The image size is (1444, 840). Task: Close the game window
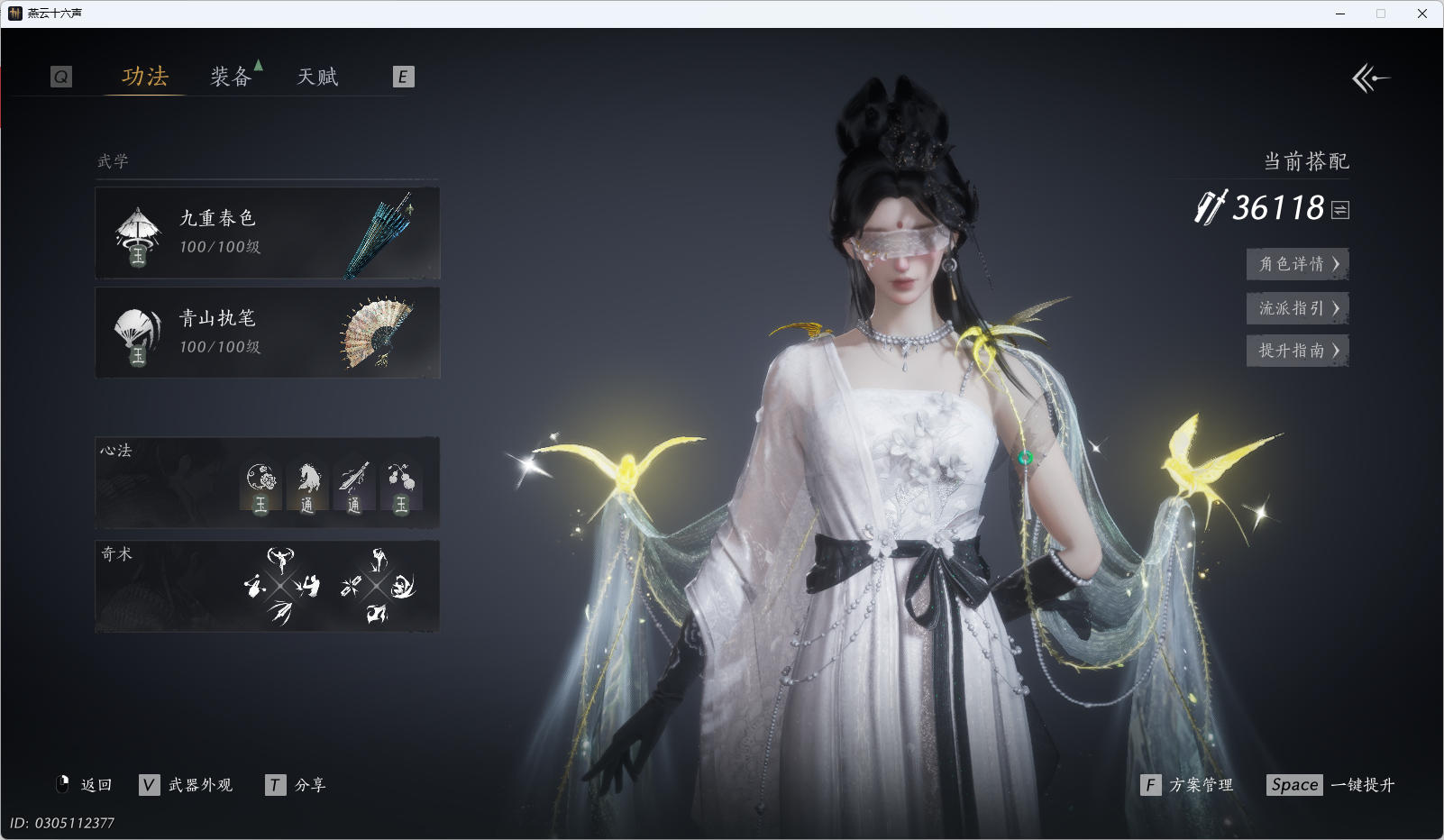[1422, 14]
